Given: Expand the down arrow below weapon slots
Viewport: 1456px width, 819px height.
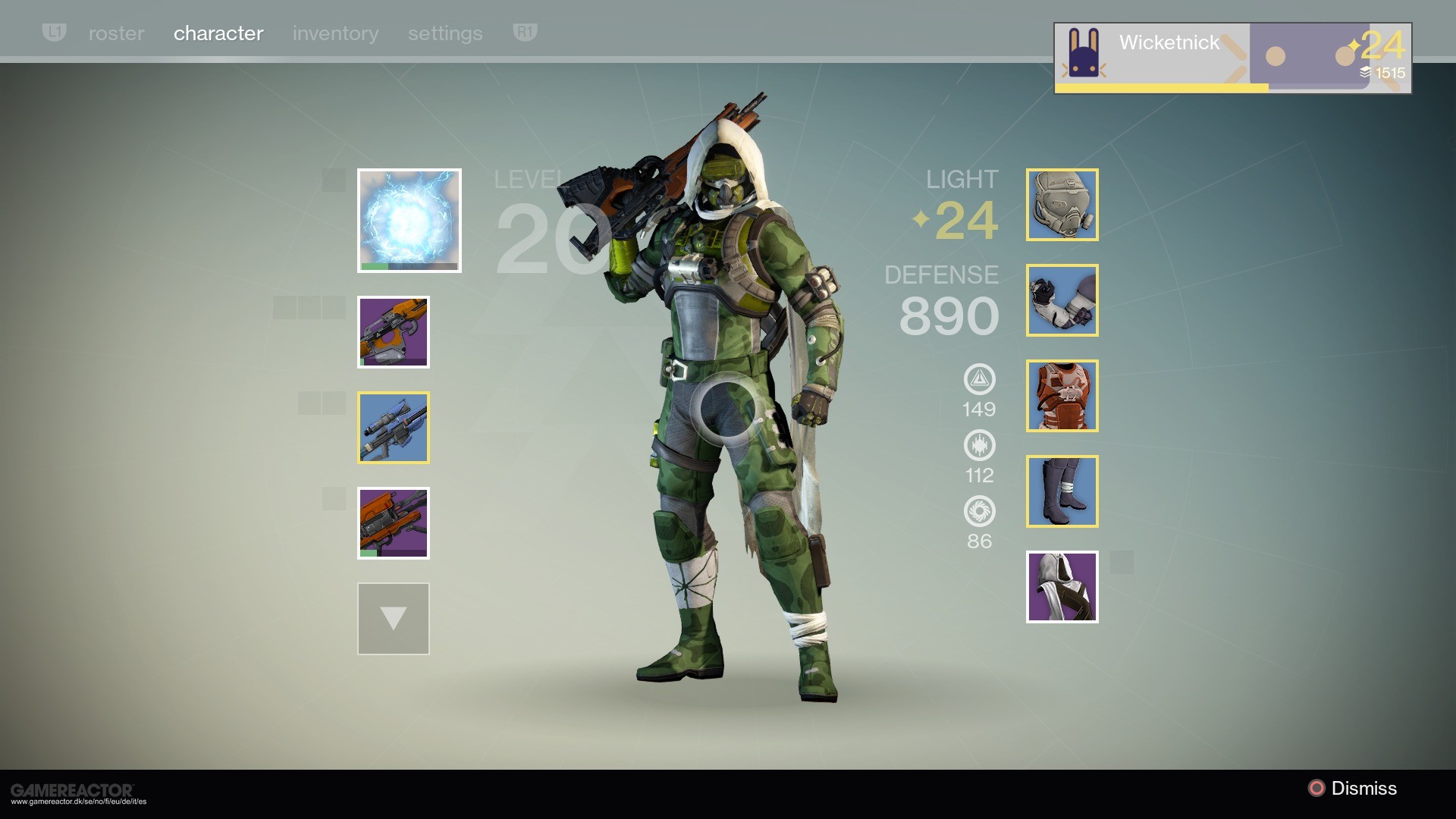Looking at the screenshot, I should coord(393,618).
